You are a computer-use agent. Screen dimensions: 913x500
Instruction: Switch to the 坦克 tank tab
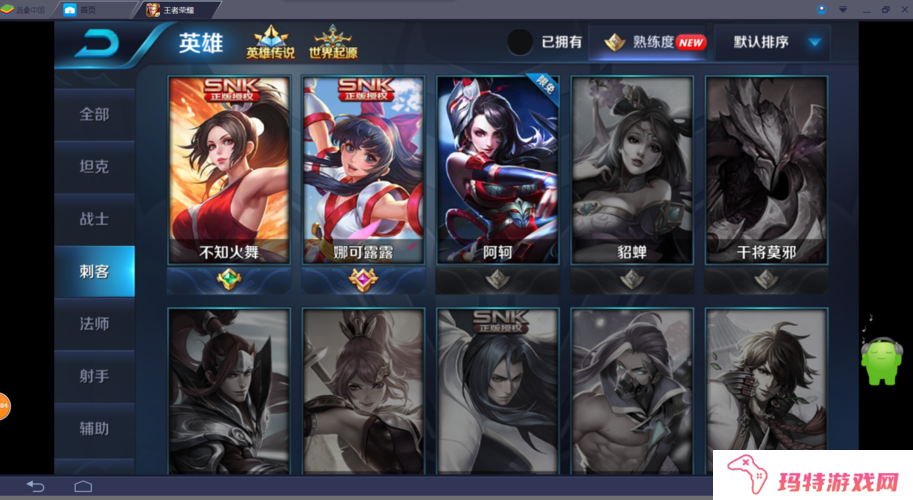[x=94, y=166]
